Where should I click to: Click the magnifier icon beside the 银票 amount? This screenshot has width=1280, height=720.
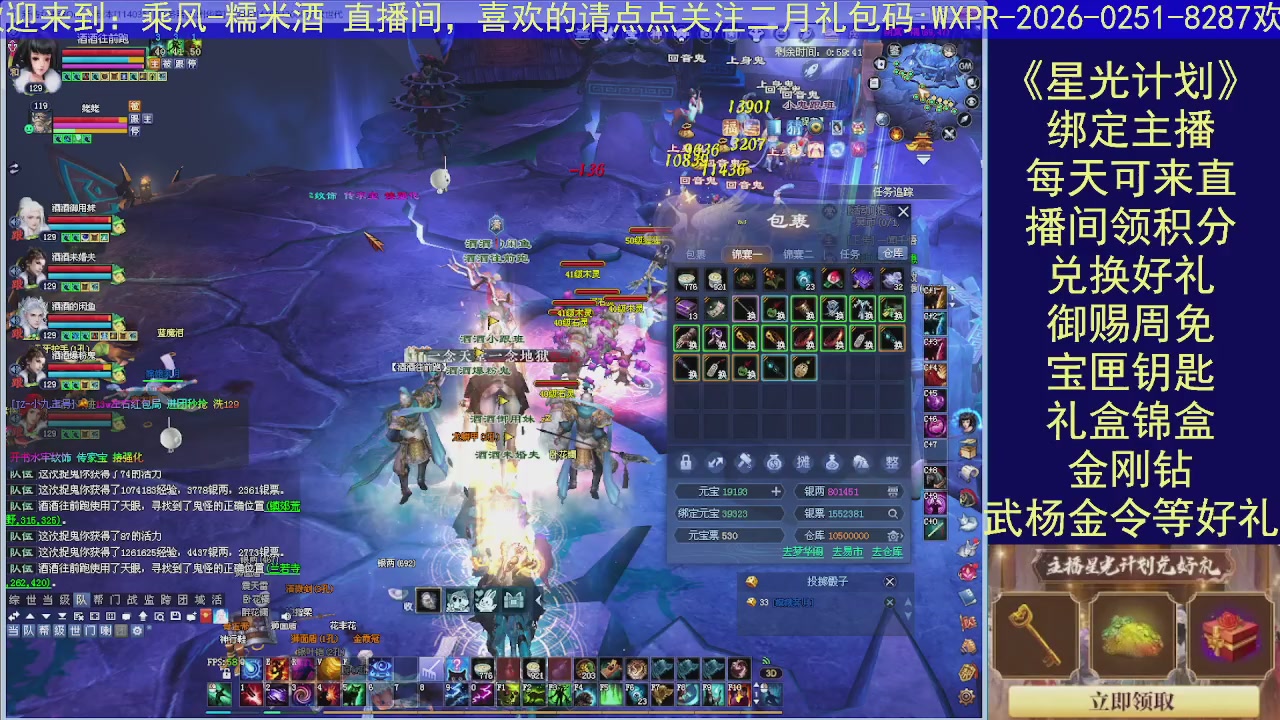click(x=893, y=514)
